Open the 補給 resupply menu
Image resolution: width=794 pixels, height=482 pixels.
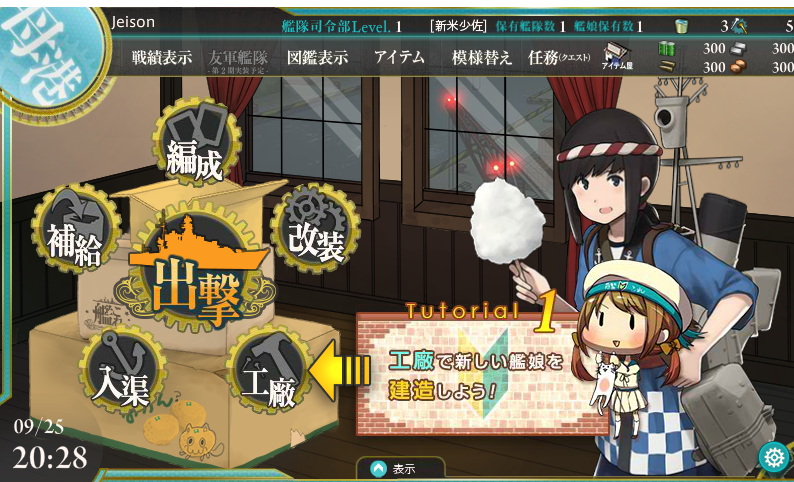pos(74,236)
